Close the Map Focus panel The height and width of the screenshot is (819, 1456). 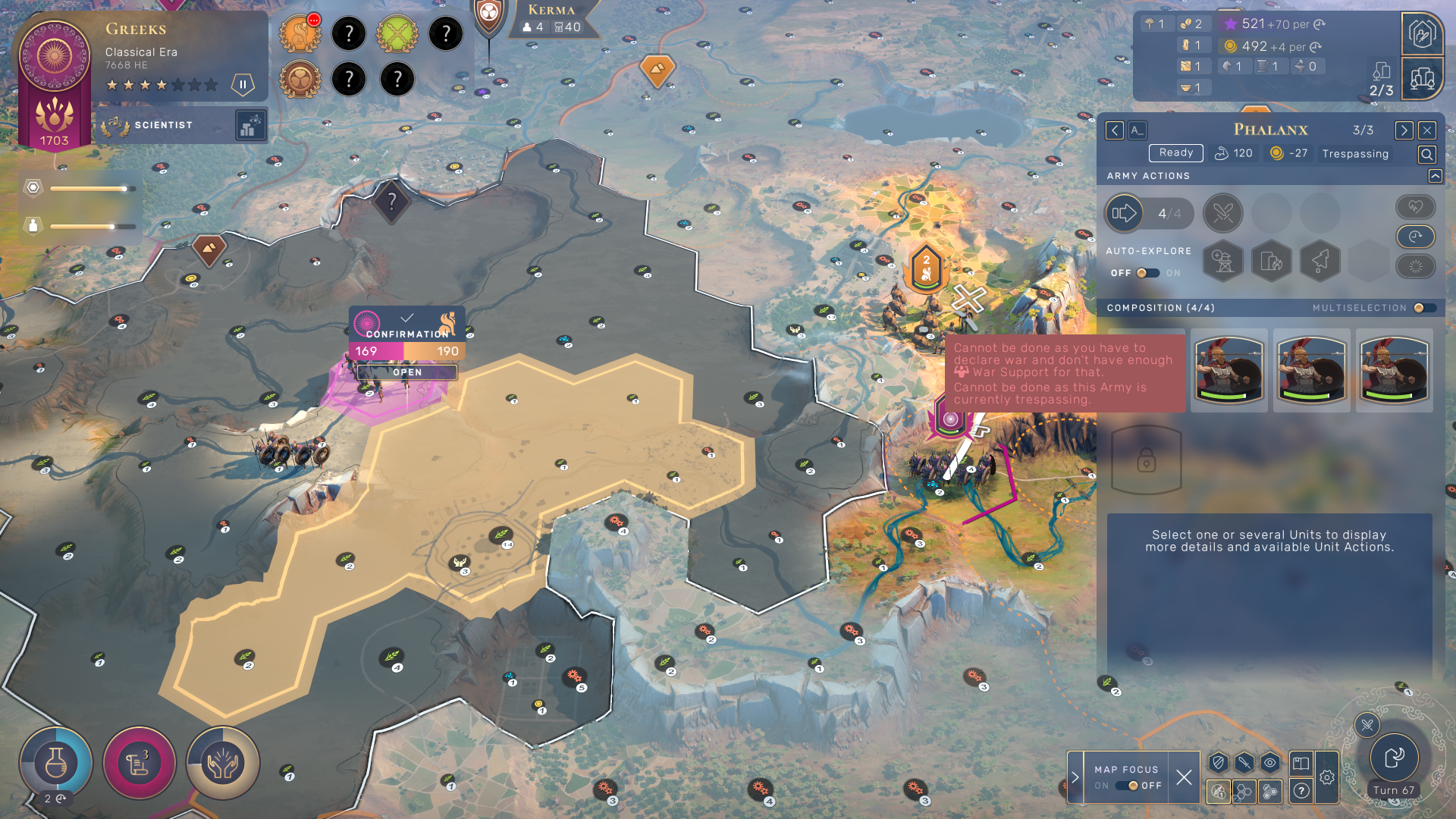click(x=1184, y=777)
